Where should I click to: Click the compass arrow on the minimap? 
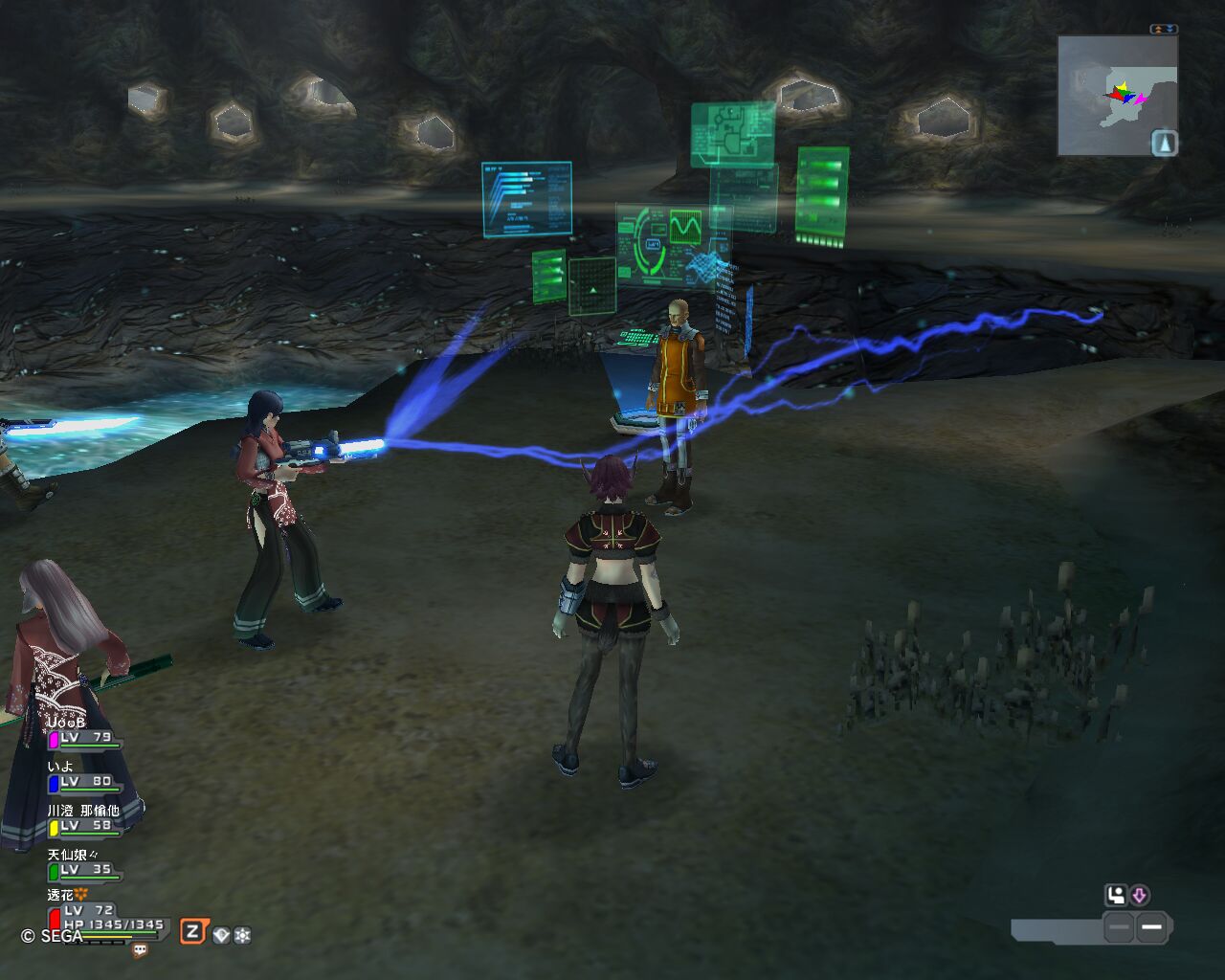coord(1165,144)
